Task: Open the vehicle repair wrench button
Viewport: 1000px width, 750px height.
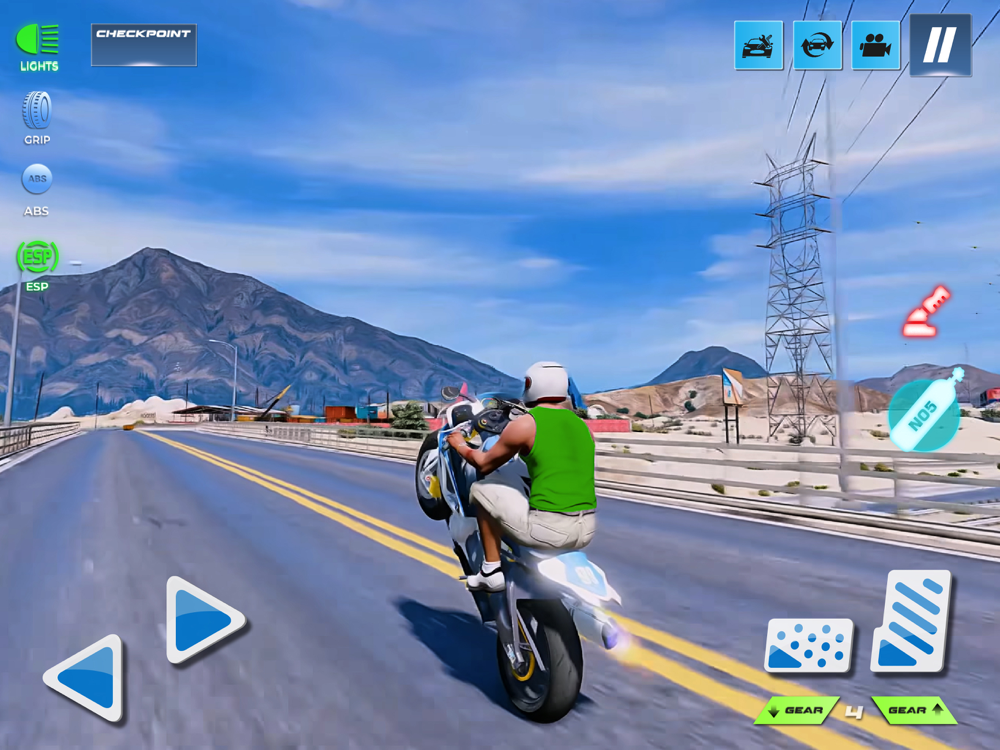Action: pyautogui.click(x=758, y=46)
